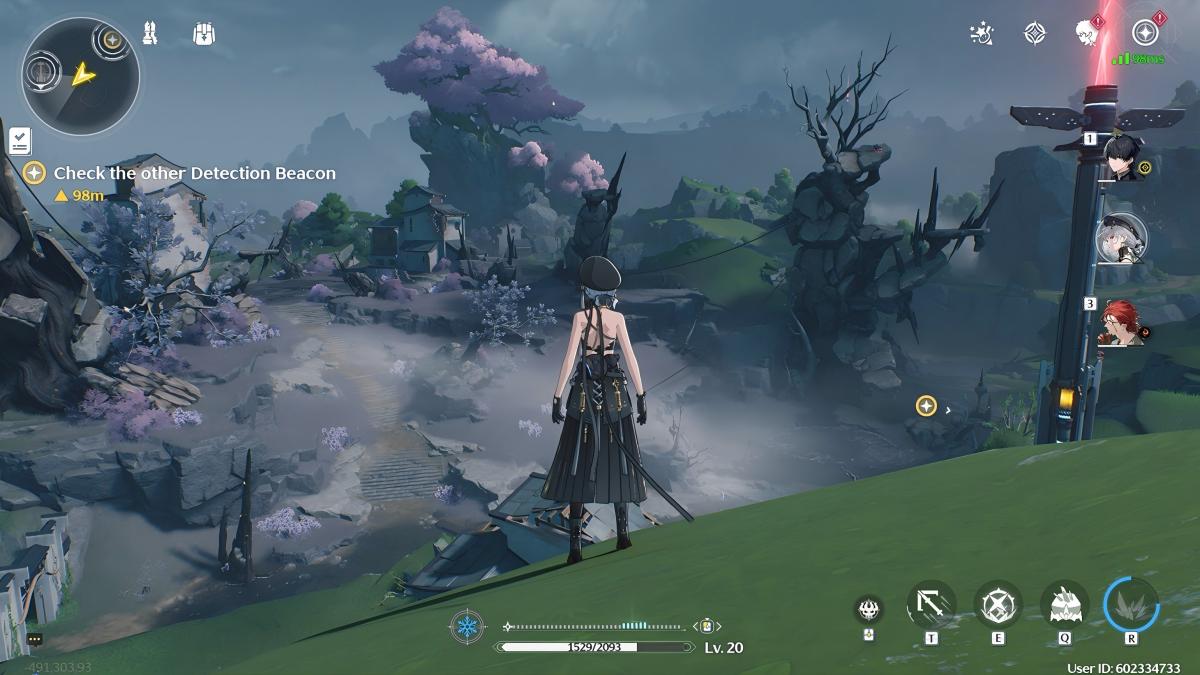Open the character head icon with red alert
Screen dimensions: 1200x675
tap(1087, 33)
